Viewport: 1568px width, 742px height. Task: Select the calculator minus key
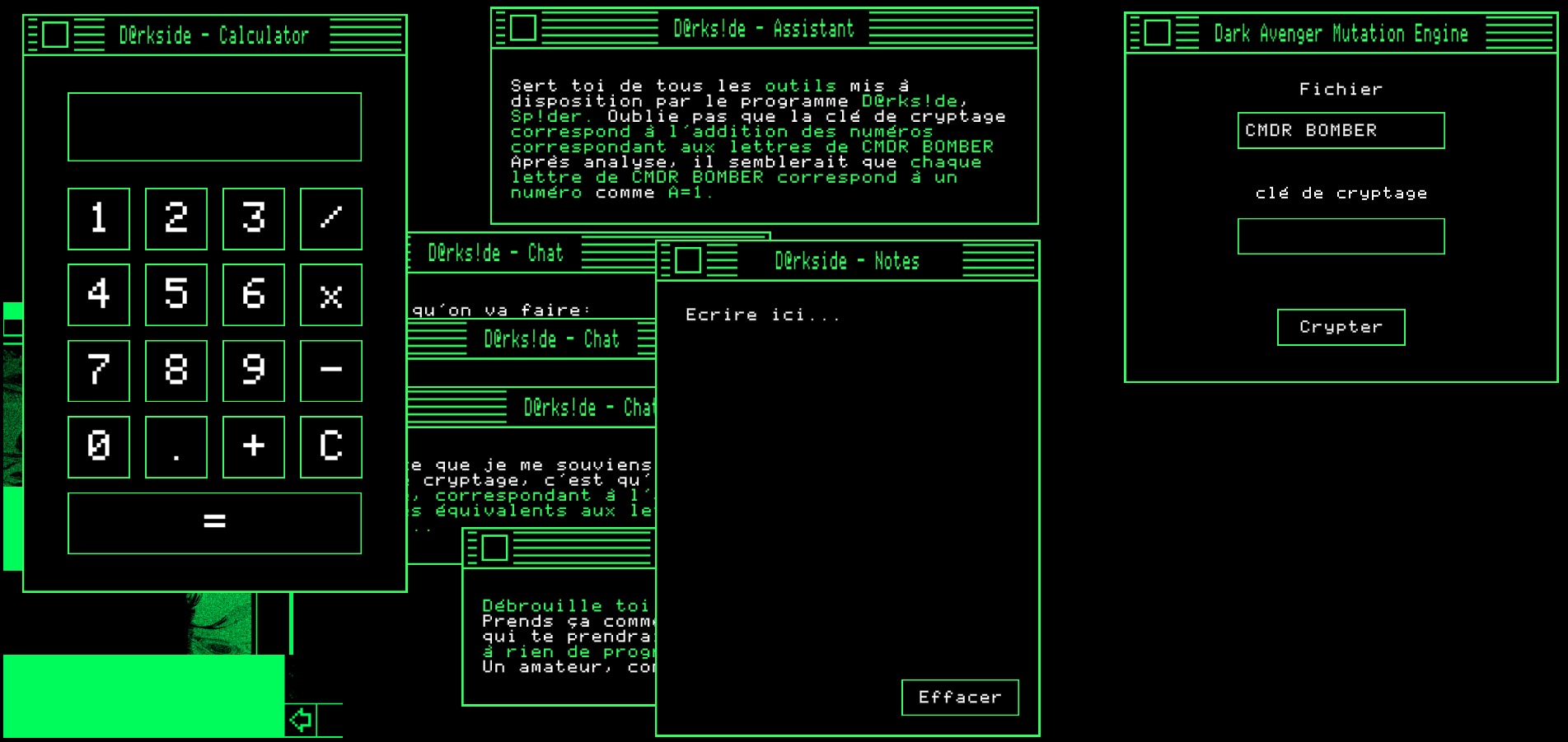point(331,371)
